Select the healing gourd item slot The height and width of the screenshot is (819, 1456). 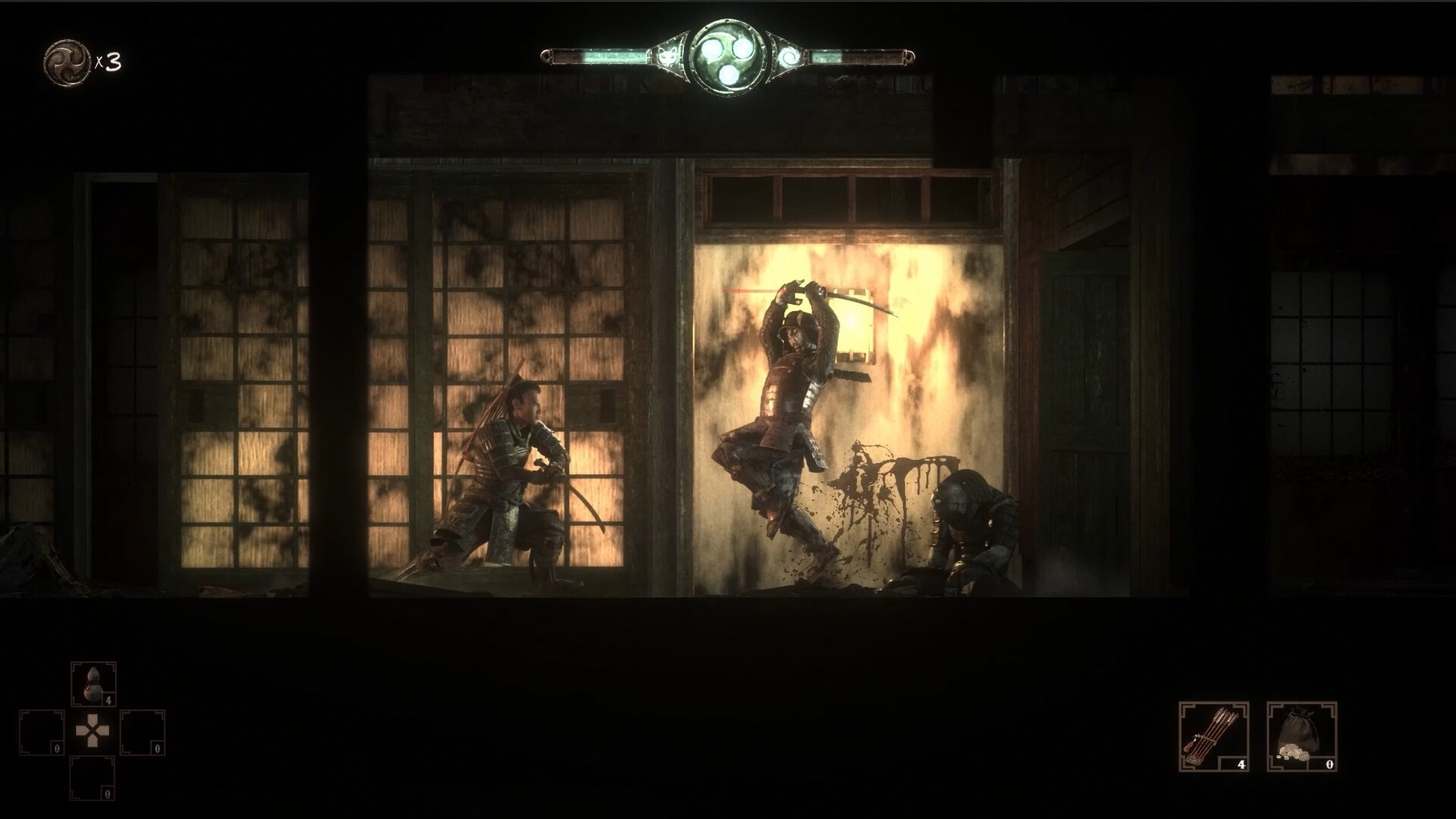(x=94, y=683)
